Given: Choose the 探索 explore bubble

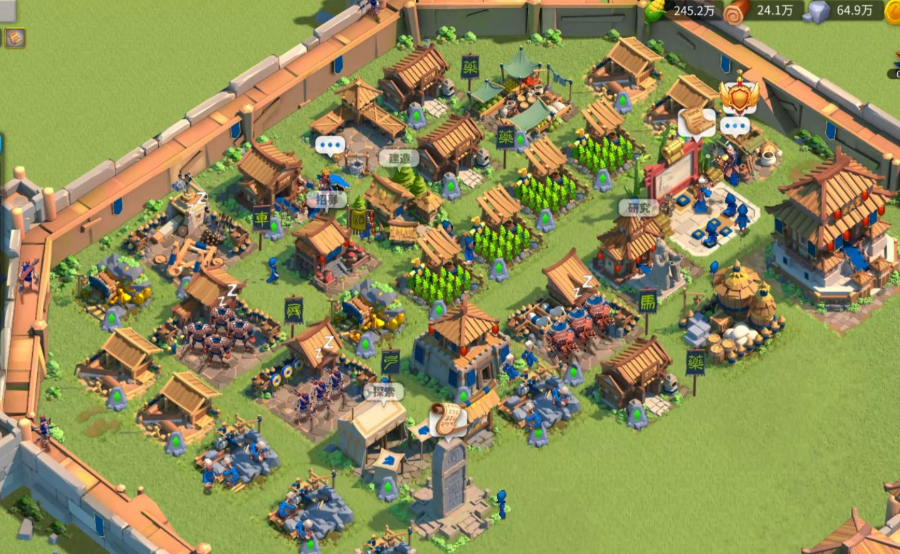Looking at the screenshot, I should click(x=385, y=389).
